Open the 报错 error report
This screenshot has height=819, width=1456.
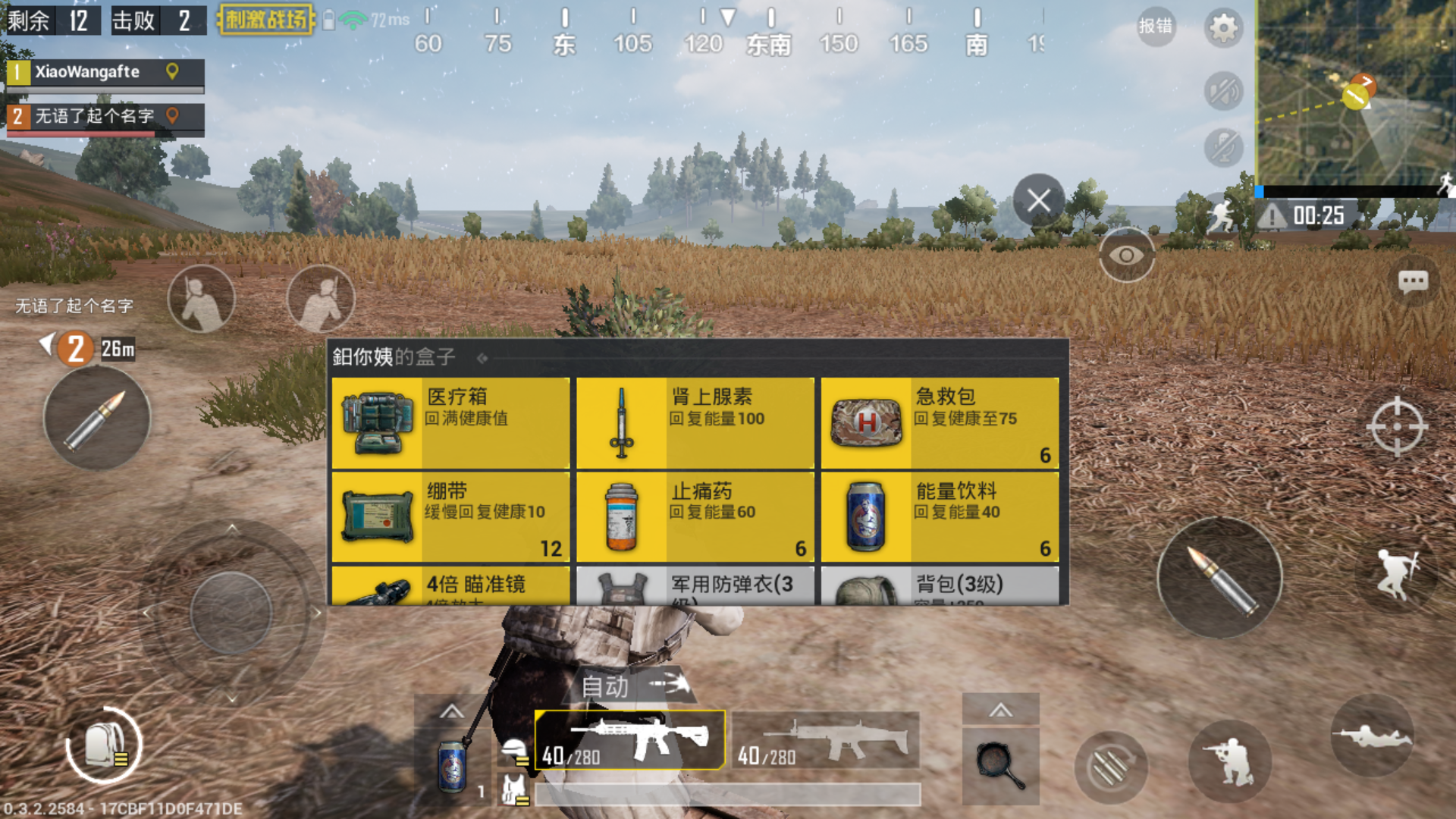[1156, 27]
